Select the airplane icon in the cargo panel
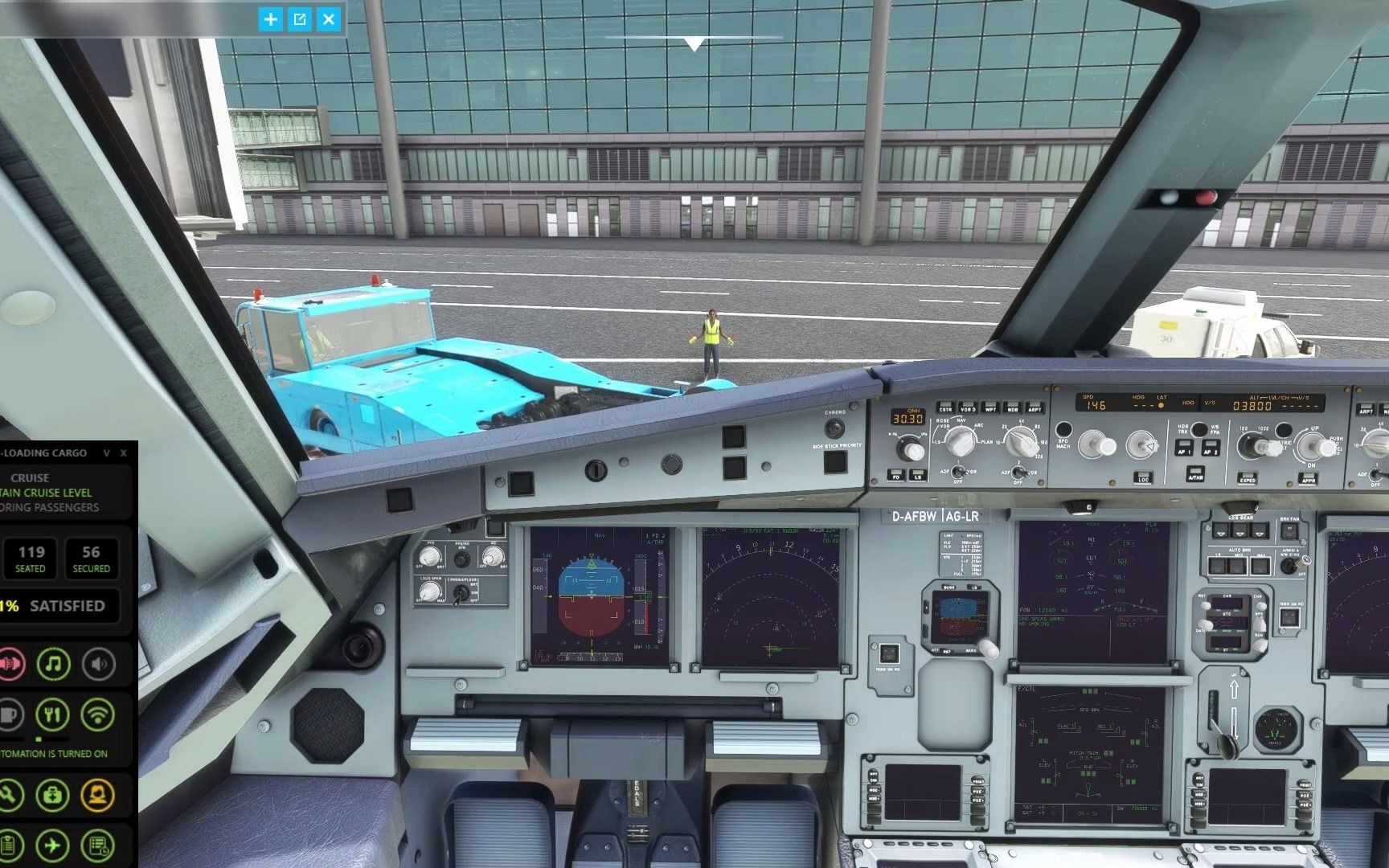 click(x=51, y=845)
